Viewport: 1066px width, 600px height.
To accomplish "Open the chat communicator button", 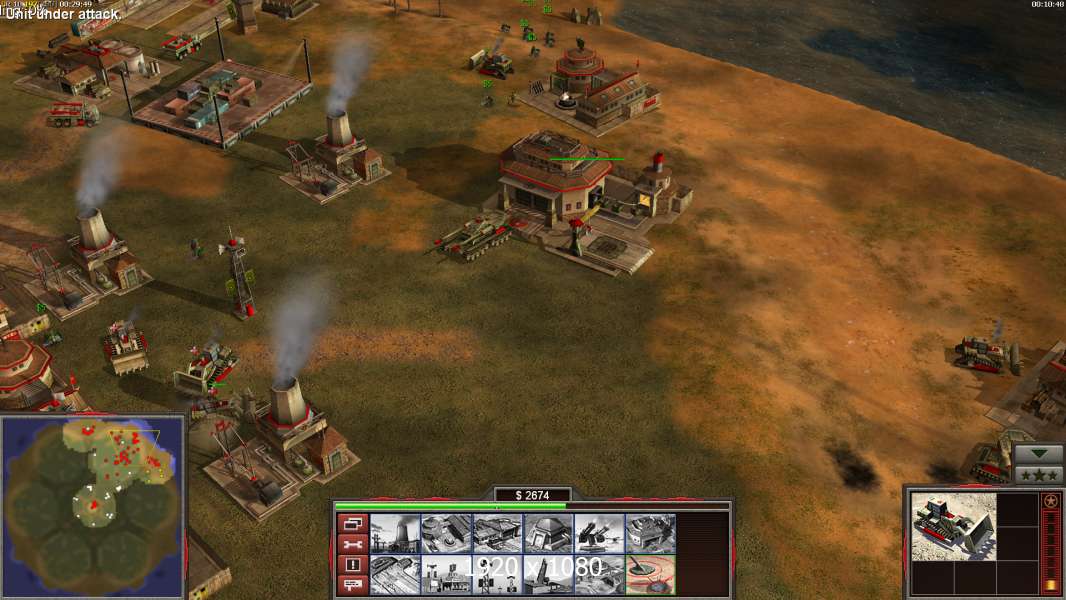I will (x=352, y=585).
